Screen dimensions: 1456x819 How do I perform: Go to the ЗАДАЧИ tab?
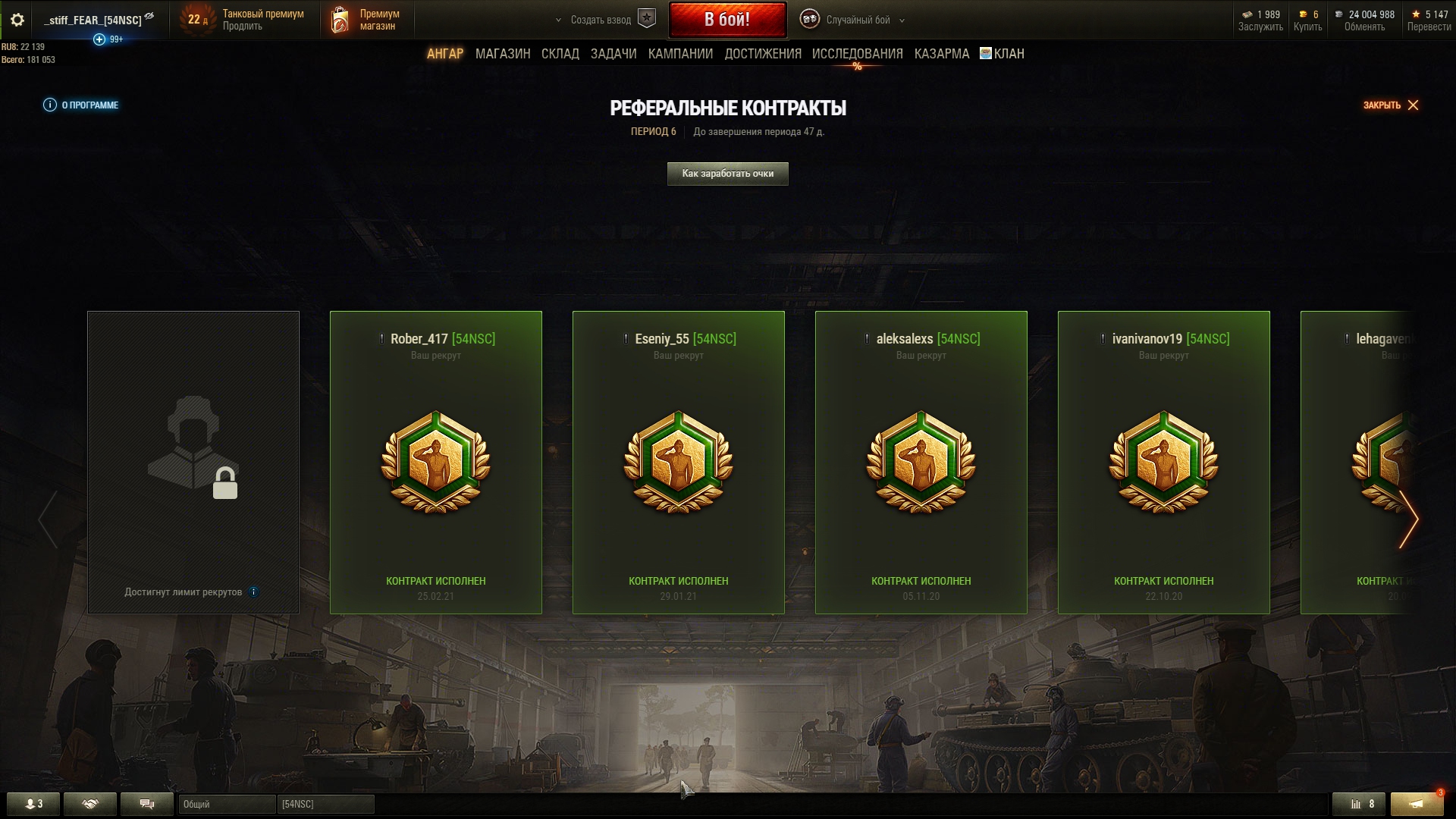click(x=613, y=54)
